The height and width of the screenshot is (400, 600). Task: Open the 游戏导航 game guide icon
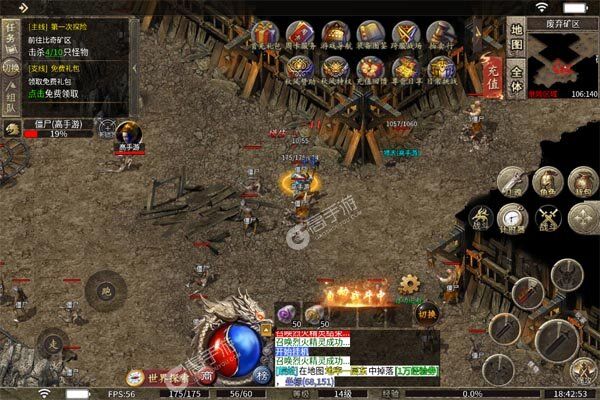334,34
